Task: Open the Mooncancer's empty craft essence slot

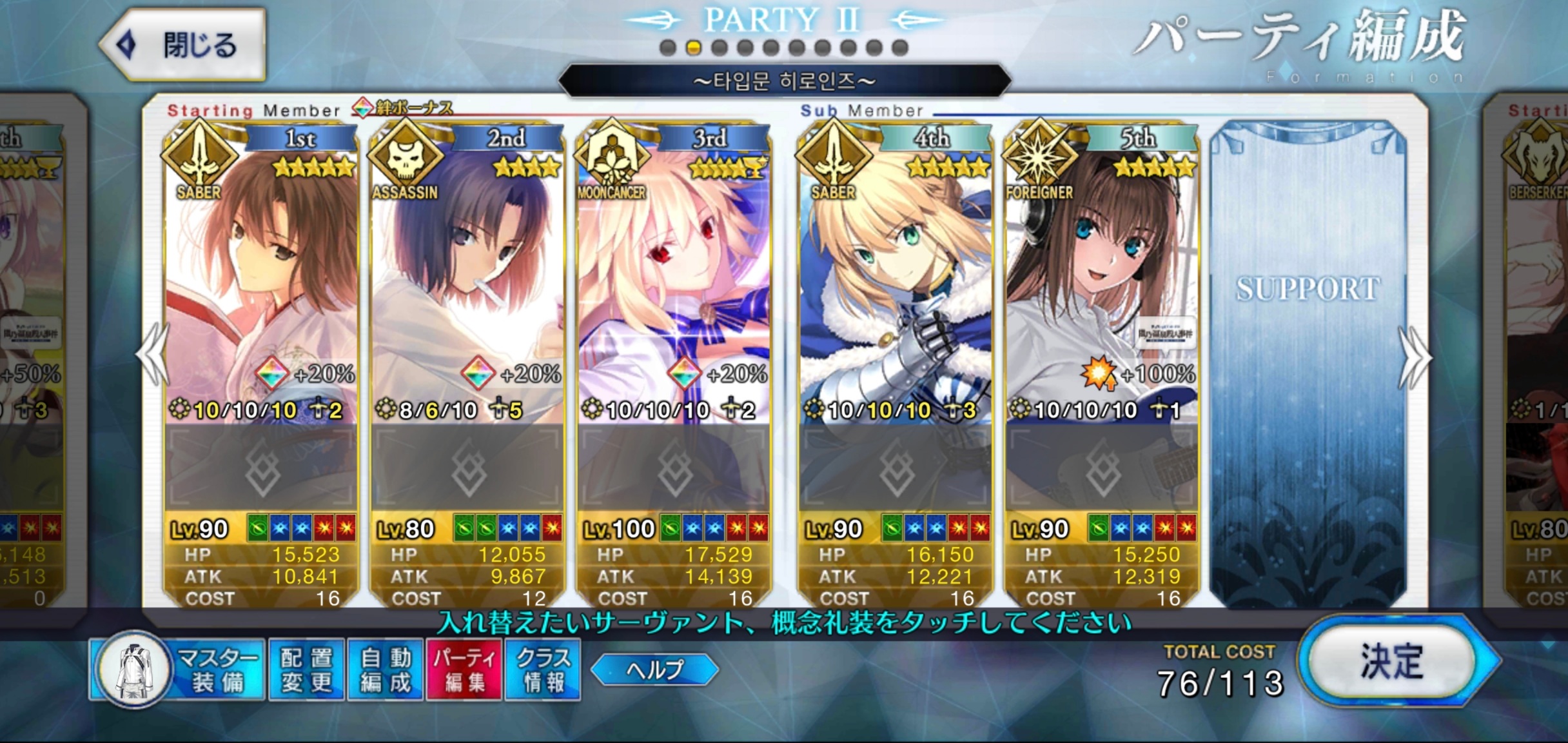Action: point(674,469)
